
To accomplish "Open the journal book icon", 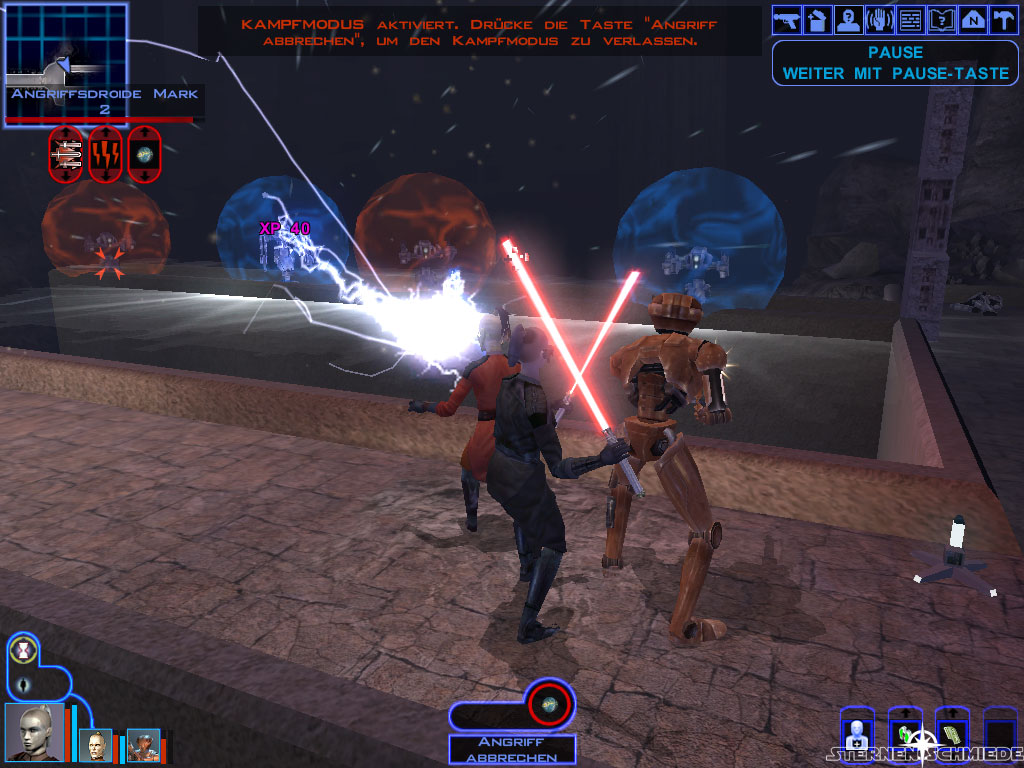I will (942, 19).
